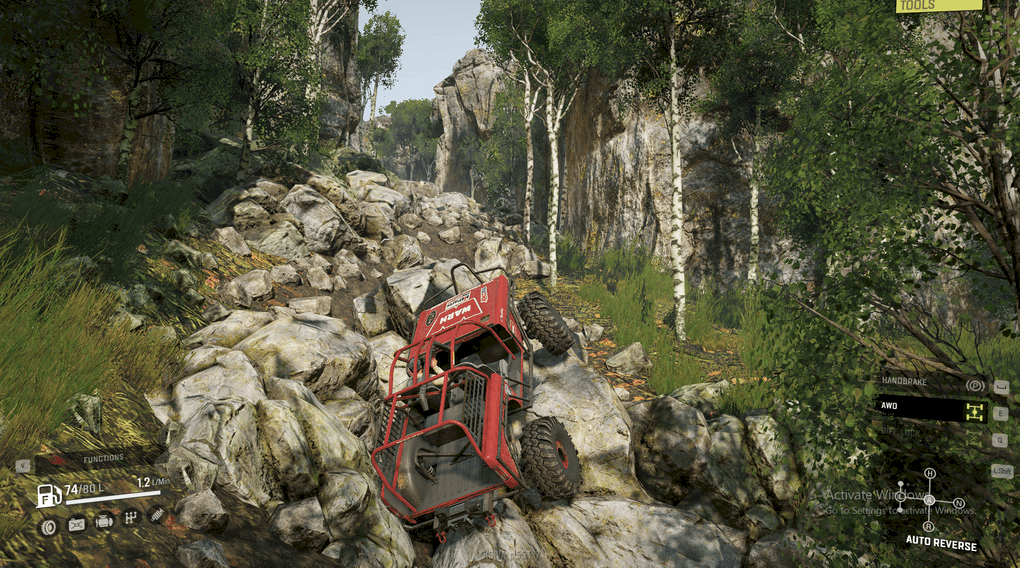Open the yellow Tools tab

(938, 6)
